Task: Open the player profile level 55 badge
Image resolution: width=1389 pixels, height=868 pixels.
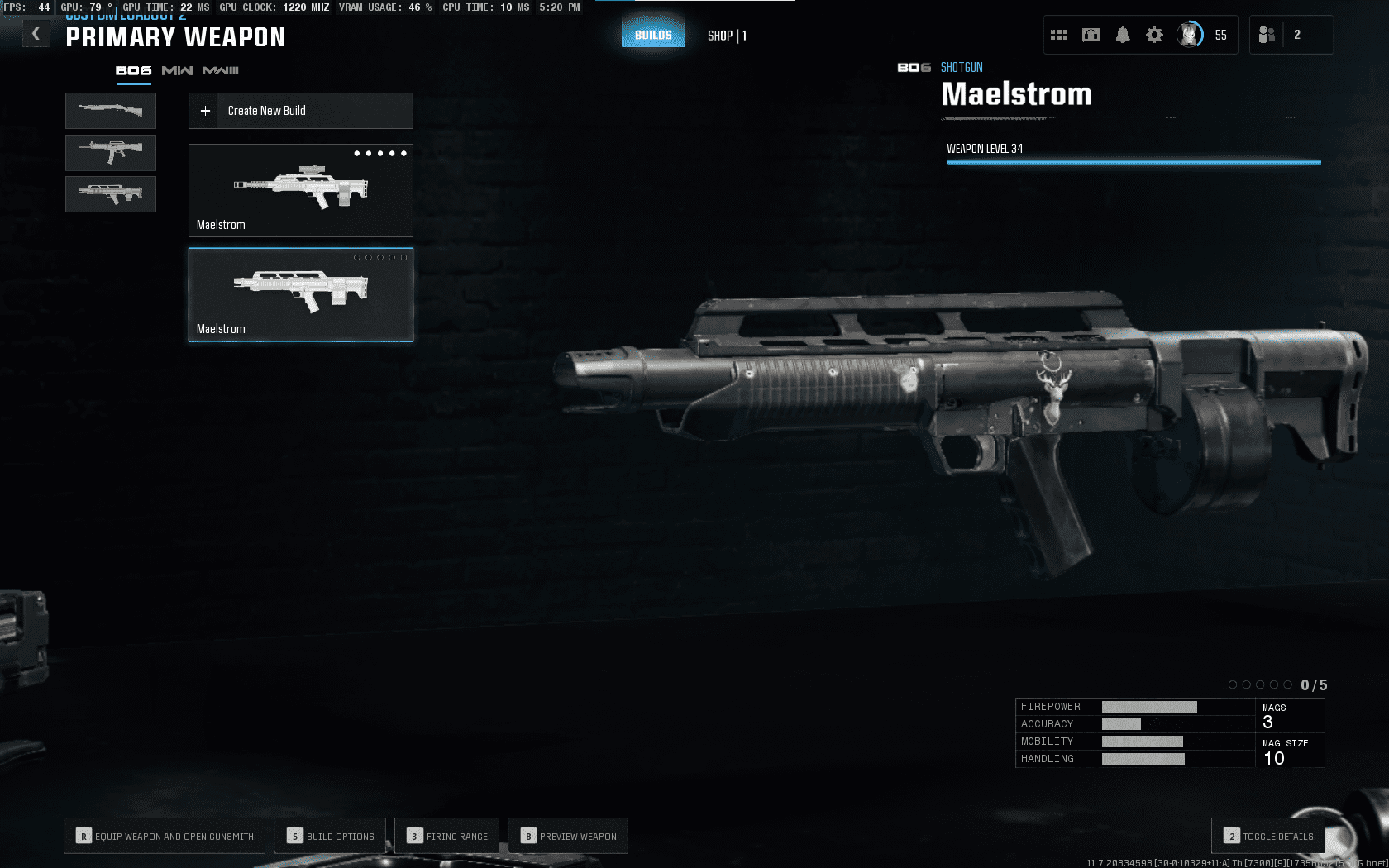Action: tap(1191, 35)
